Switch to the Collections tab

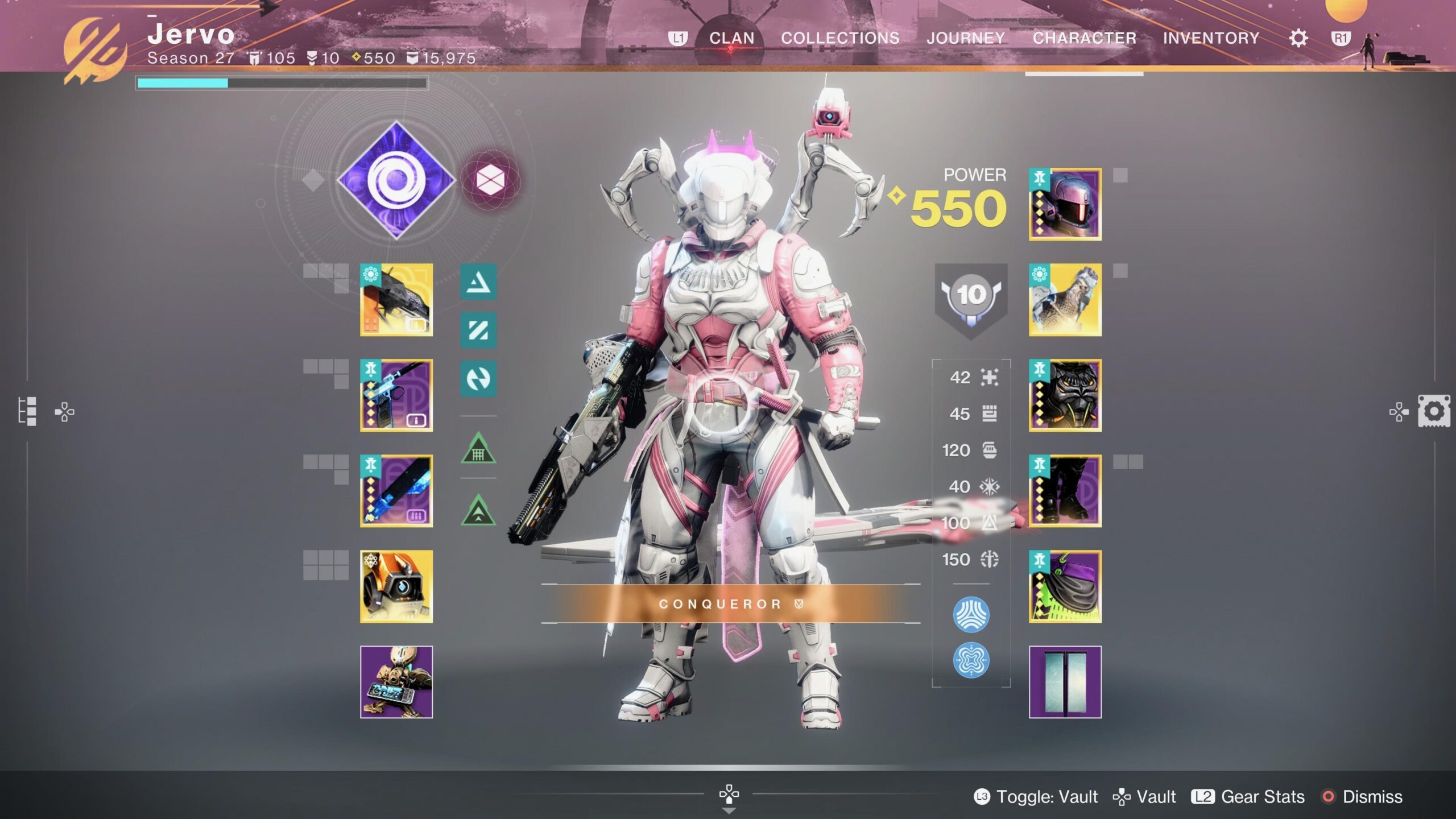tap(840, 38)
